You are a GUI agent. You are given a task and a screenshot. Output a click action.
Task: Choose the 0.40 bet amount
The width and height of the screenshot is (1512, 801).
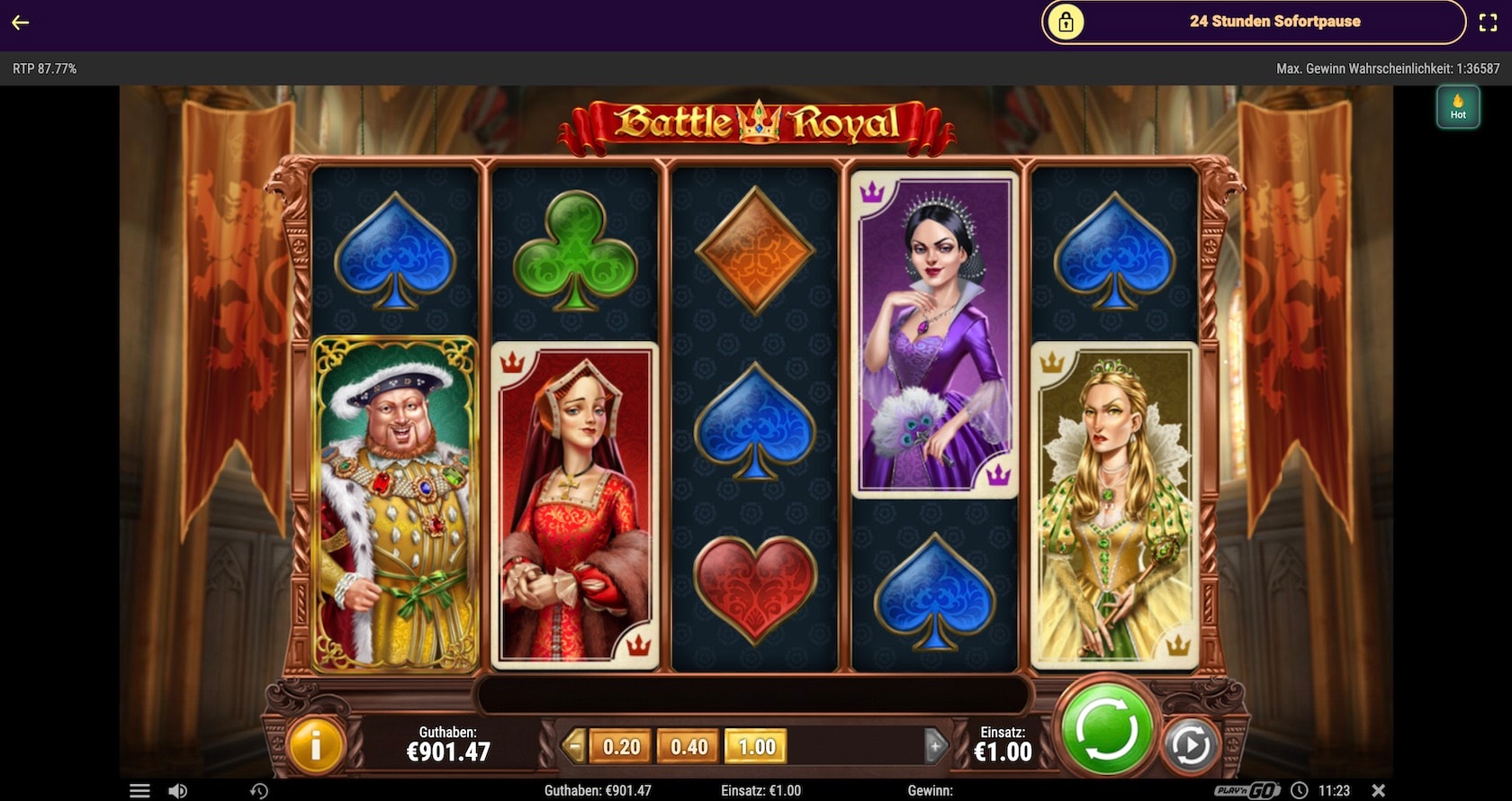688,747
